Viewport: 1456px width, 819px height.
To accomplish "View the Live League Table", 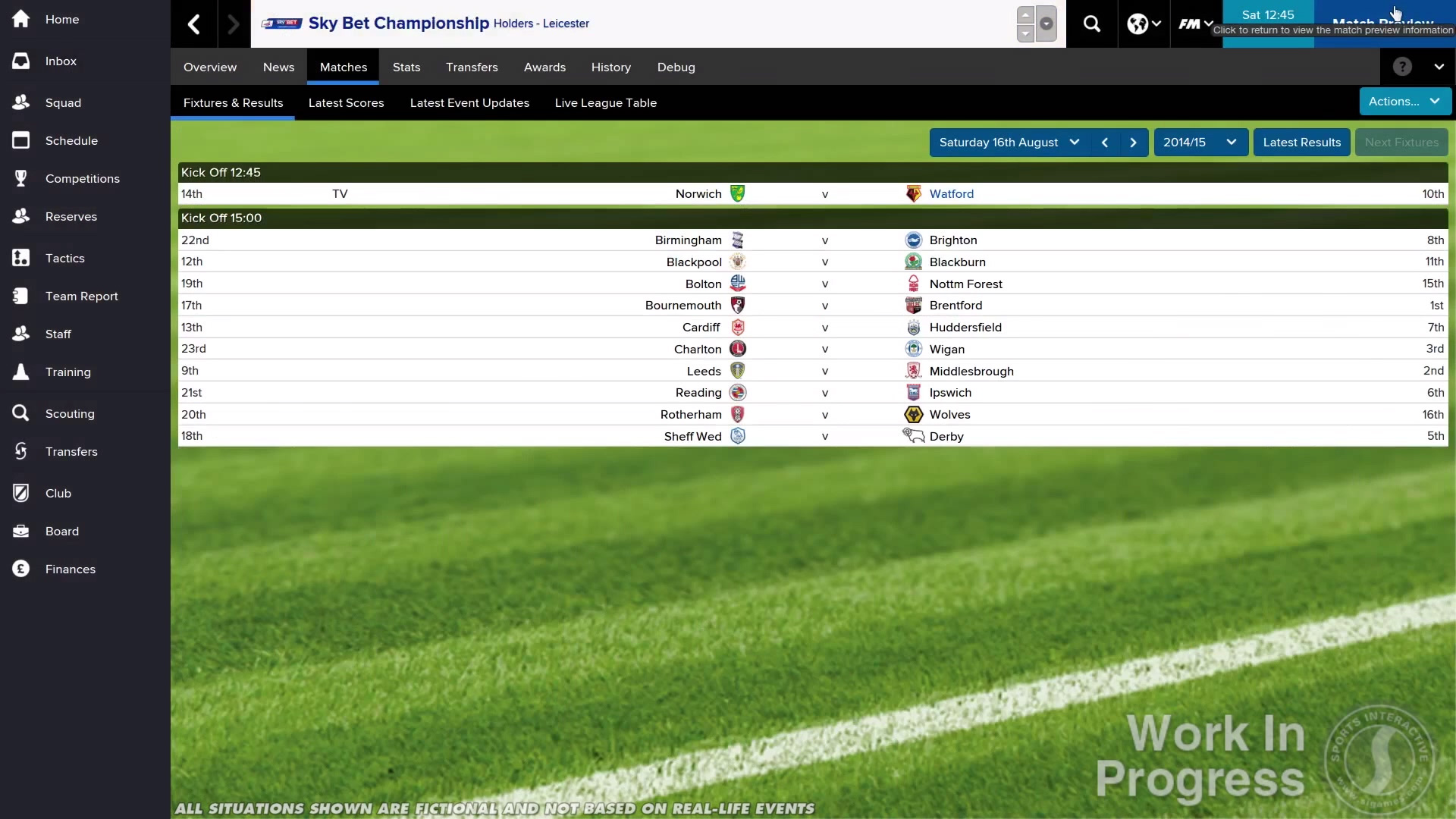I will pyautogui.click(x=605, y=103).
